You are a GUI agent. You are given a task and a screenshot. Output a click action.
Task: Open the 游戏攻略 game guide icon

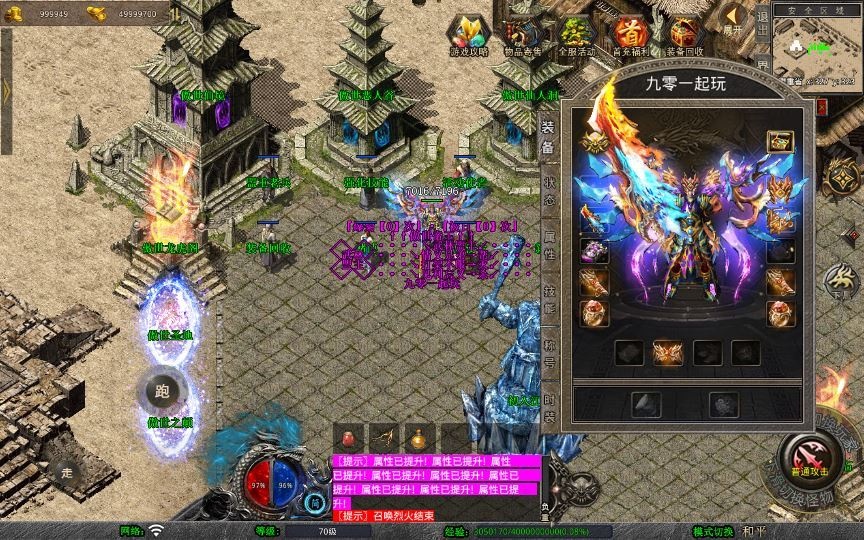pyautogui.click(x=467, y=36)
